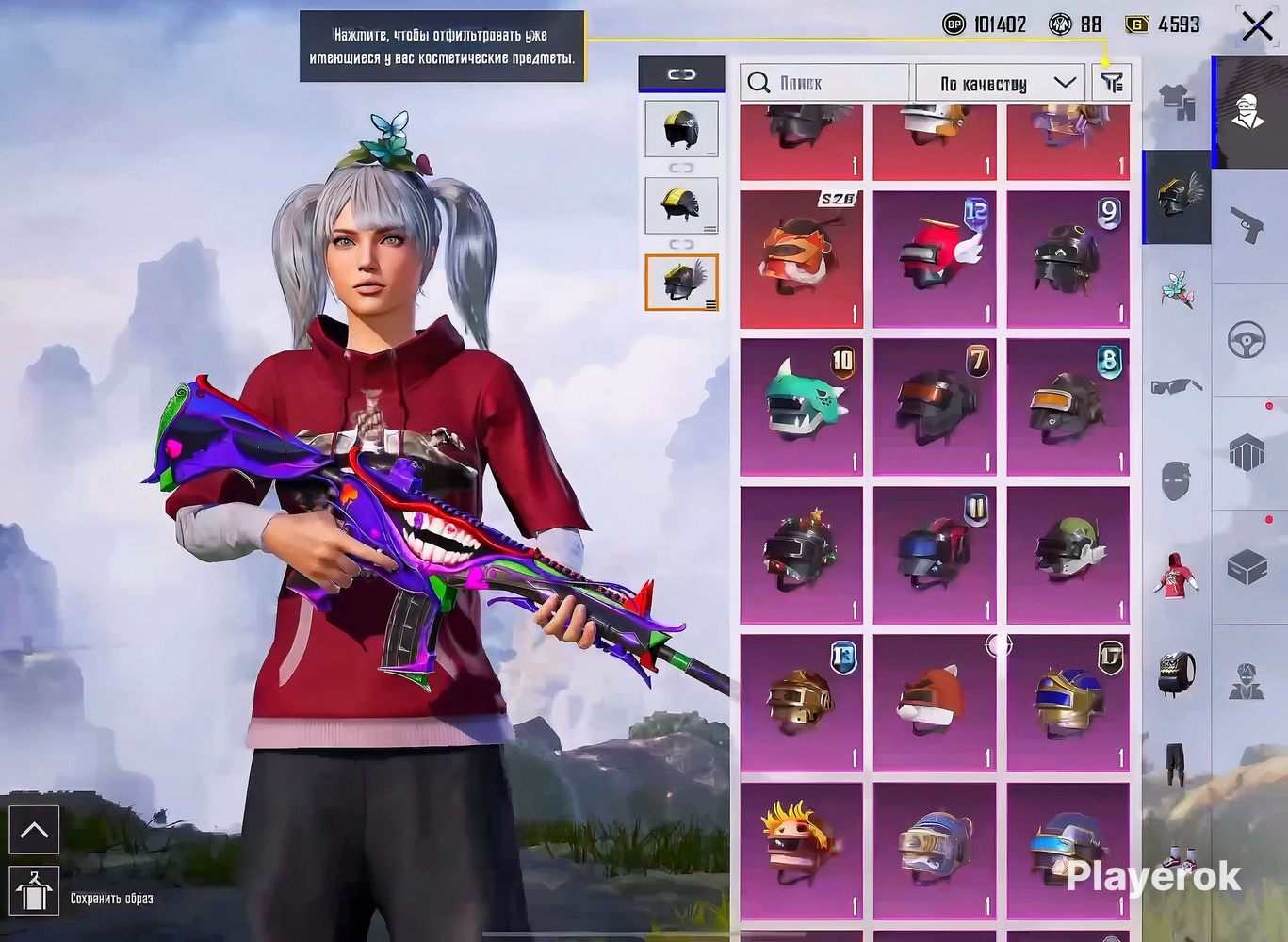Close the inventory screen with X
The width and height of the screenshot is (1288, 942).
(x=1257, y=26)
